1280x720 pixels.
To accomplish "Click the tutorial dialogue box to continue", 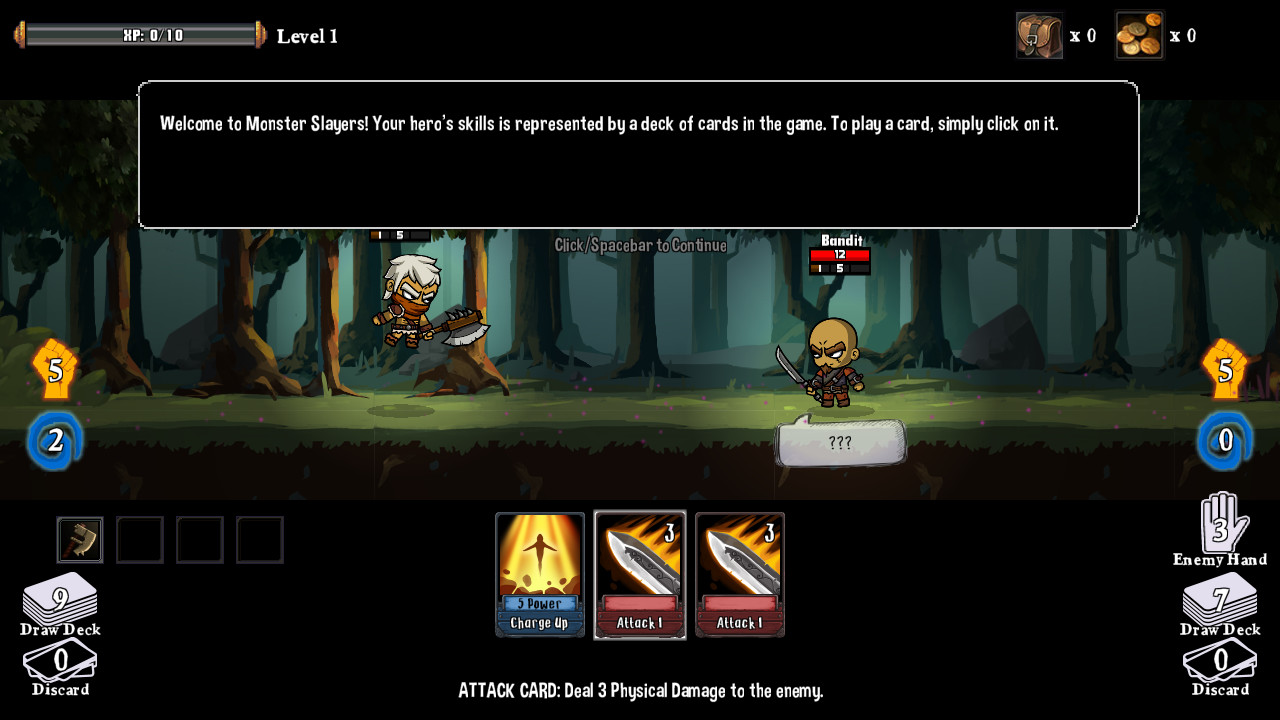I will coord(640,155).
